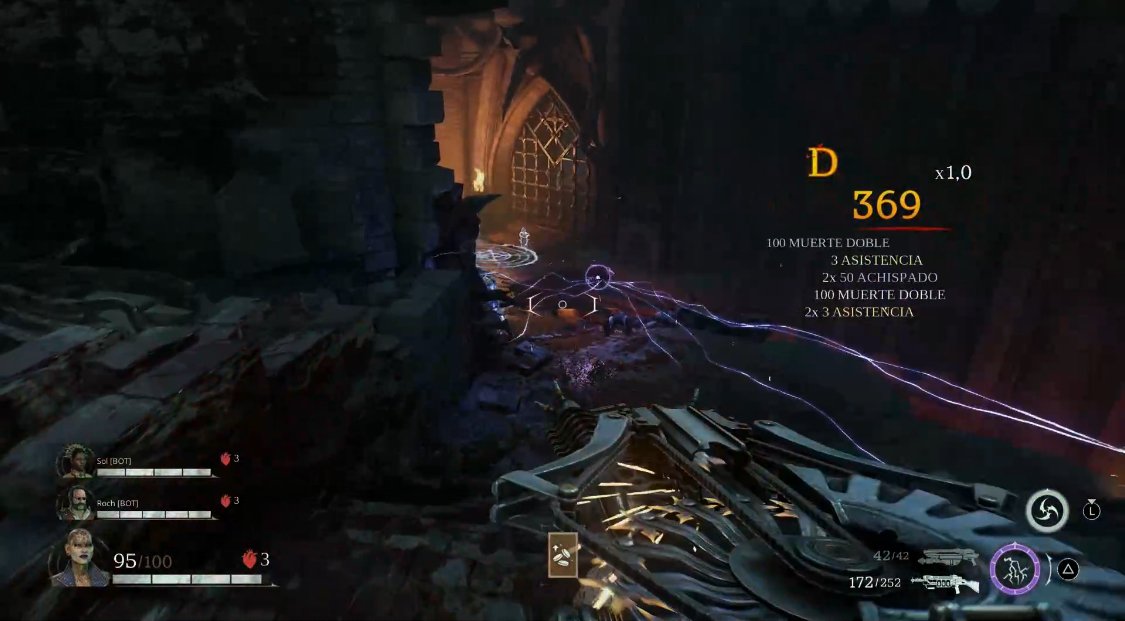
Task: Select the Sol [BOT] teammate portrait
Action: 76,462
